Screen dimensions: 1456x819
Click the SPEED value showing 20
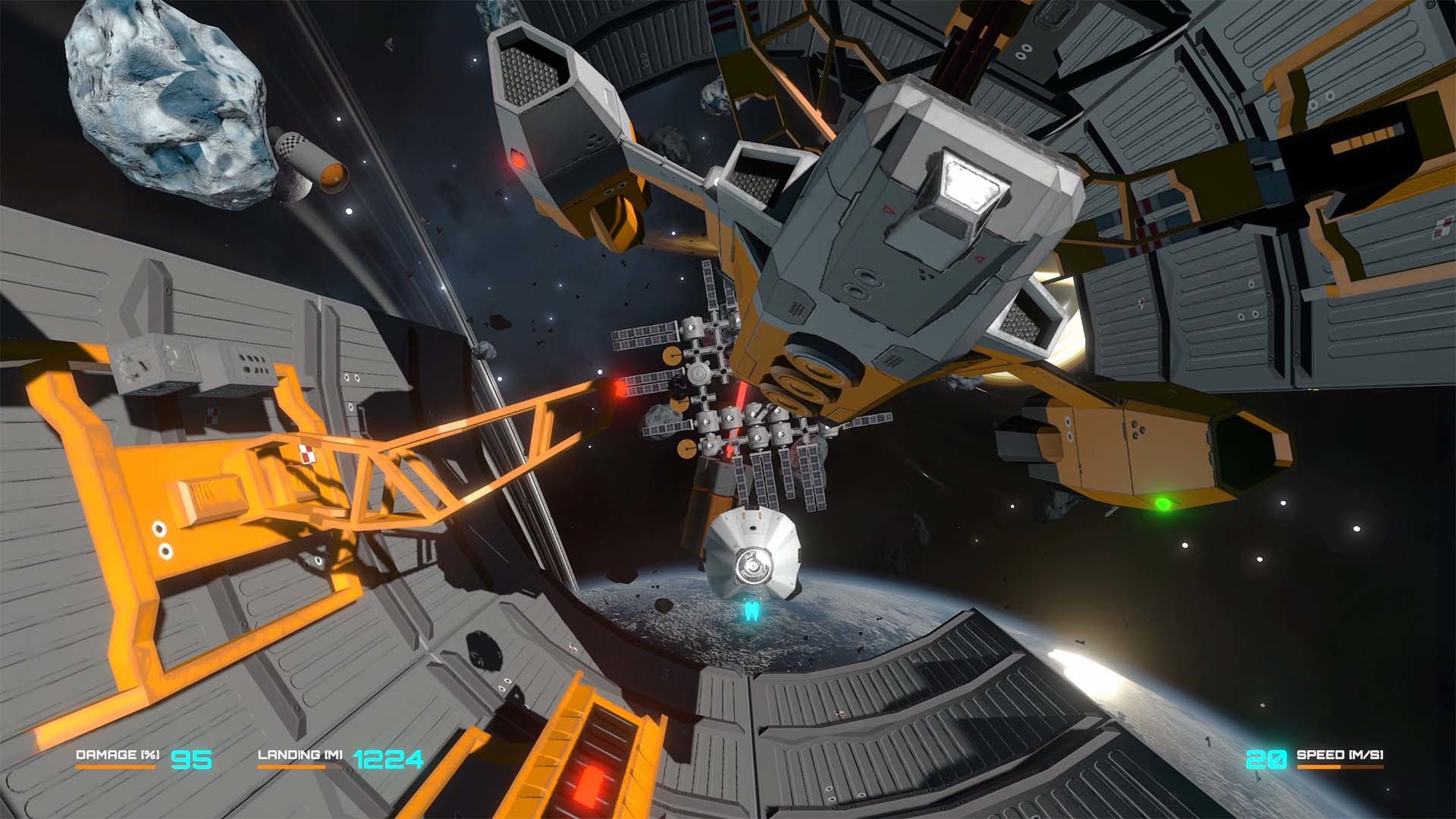click(x=1267, y=756)
